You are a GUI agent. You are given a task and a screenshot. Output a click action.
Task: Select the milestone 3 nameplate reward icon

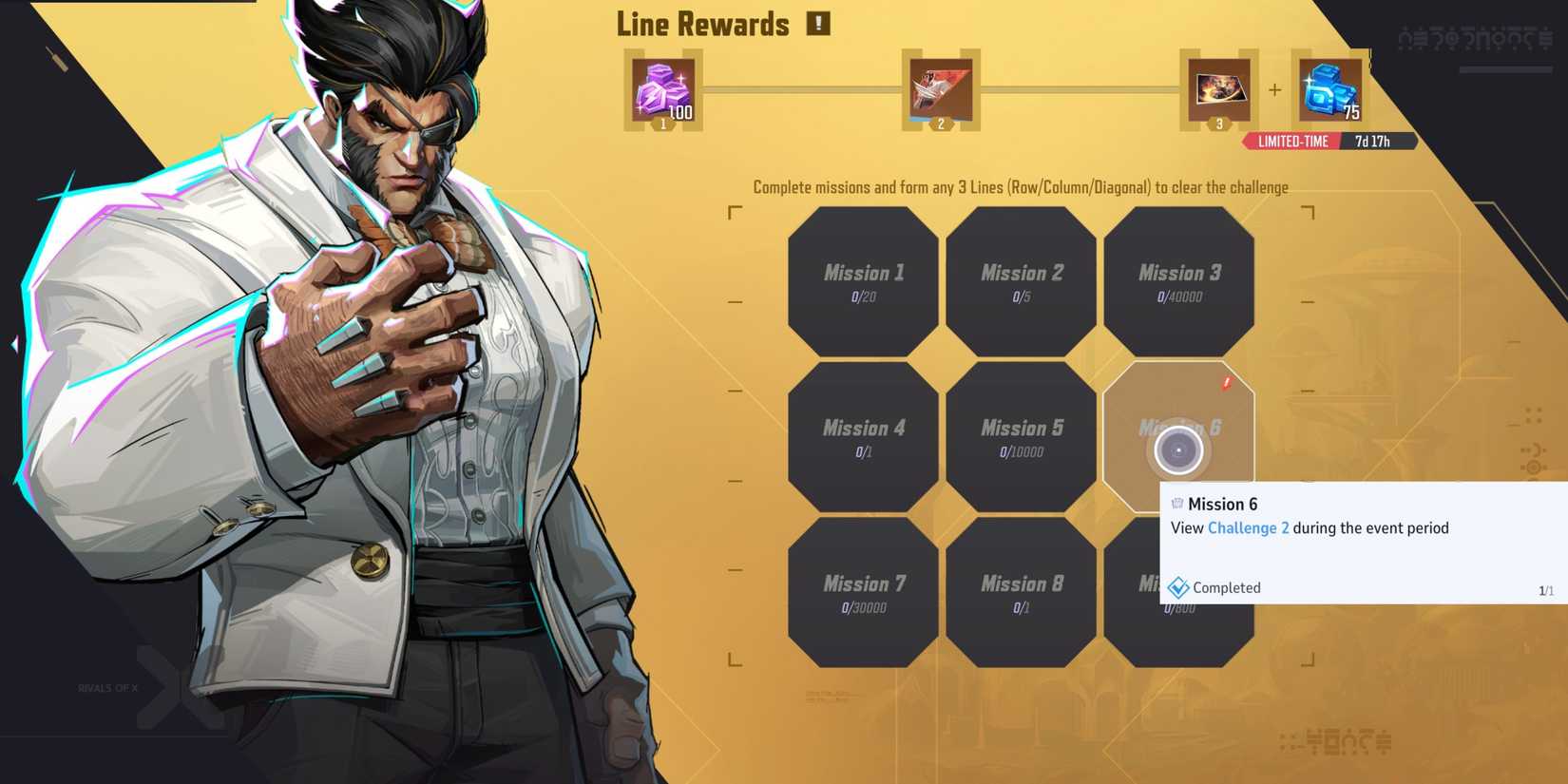click(x=1217, y=90)
